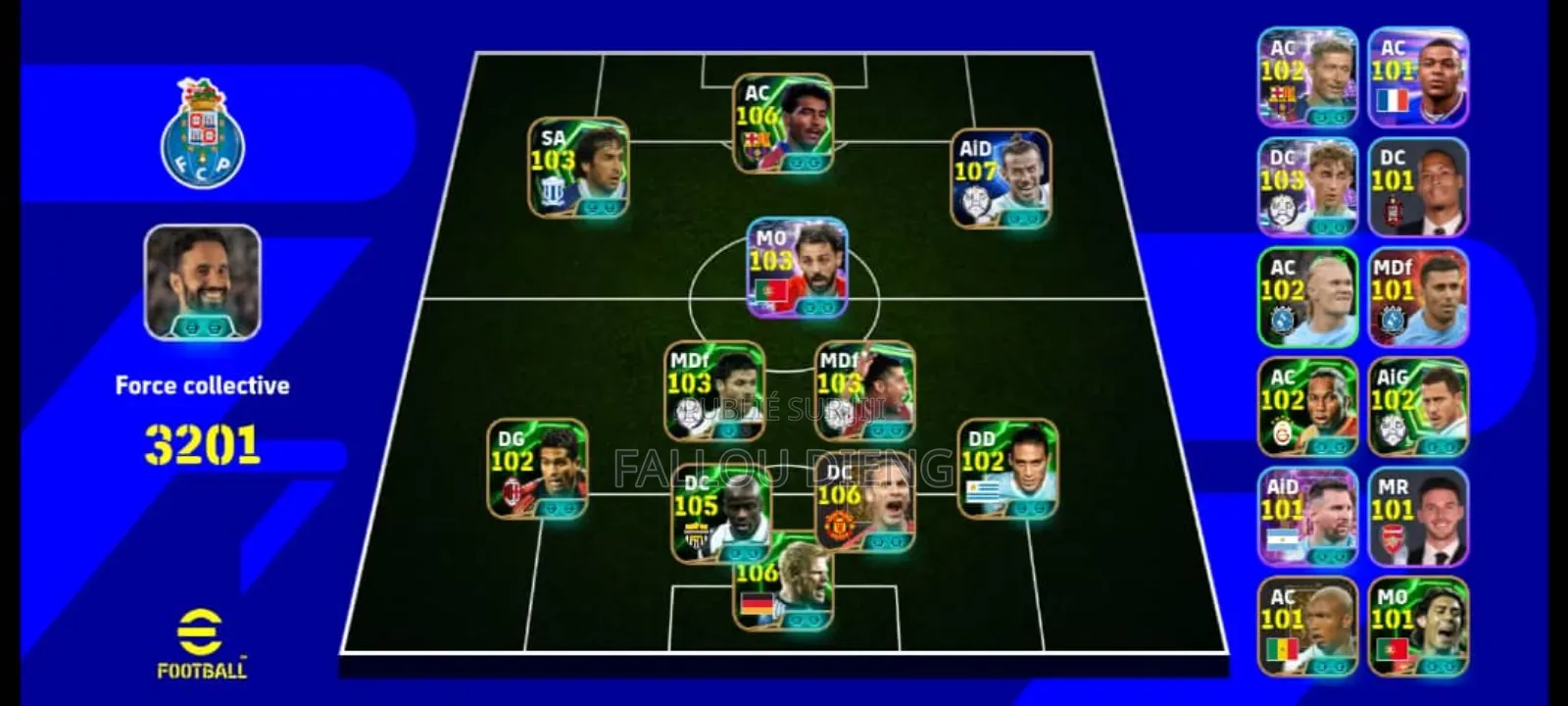Select the AiG 102 substitute card

[x=1417, y=407]
